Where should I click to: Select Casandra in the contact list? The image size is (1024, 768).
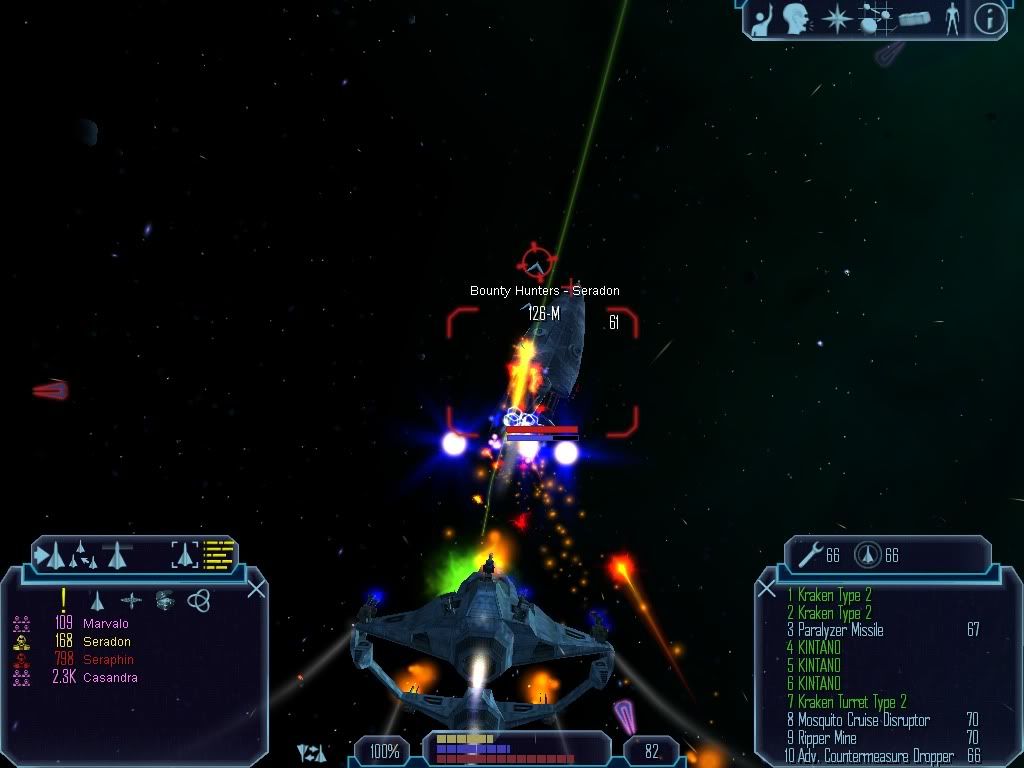[110, 678]
